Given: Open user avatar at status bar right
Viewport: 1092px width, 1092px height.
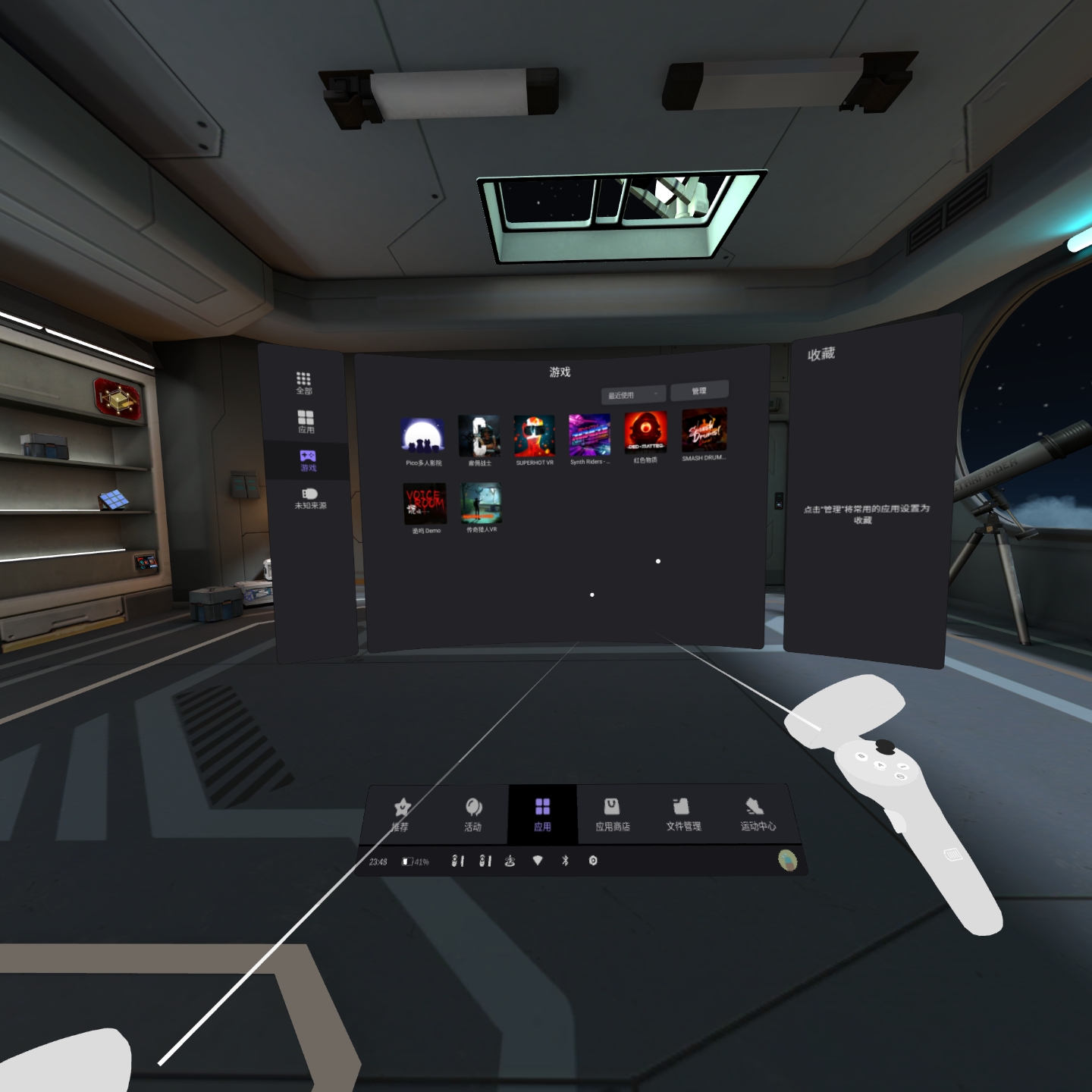Looking at the screenshot, I should pyautogui.click(x=786, y=859).
